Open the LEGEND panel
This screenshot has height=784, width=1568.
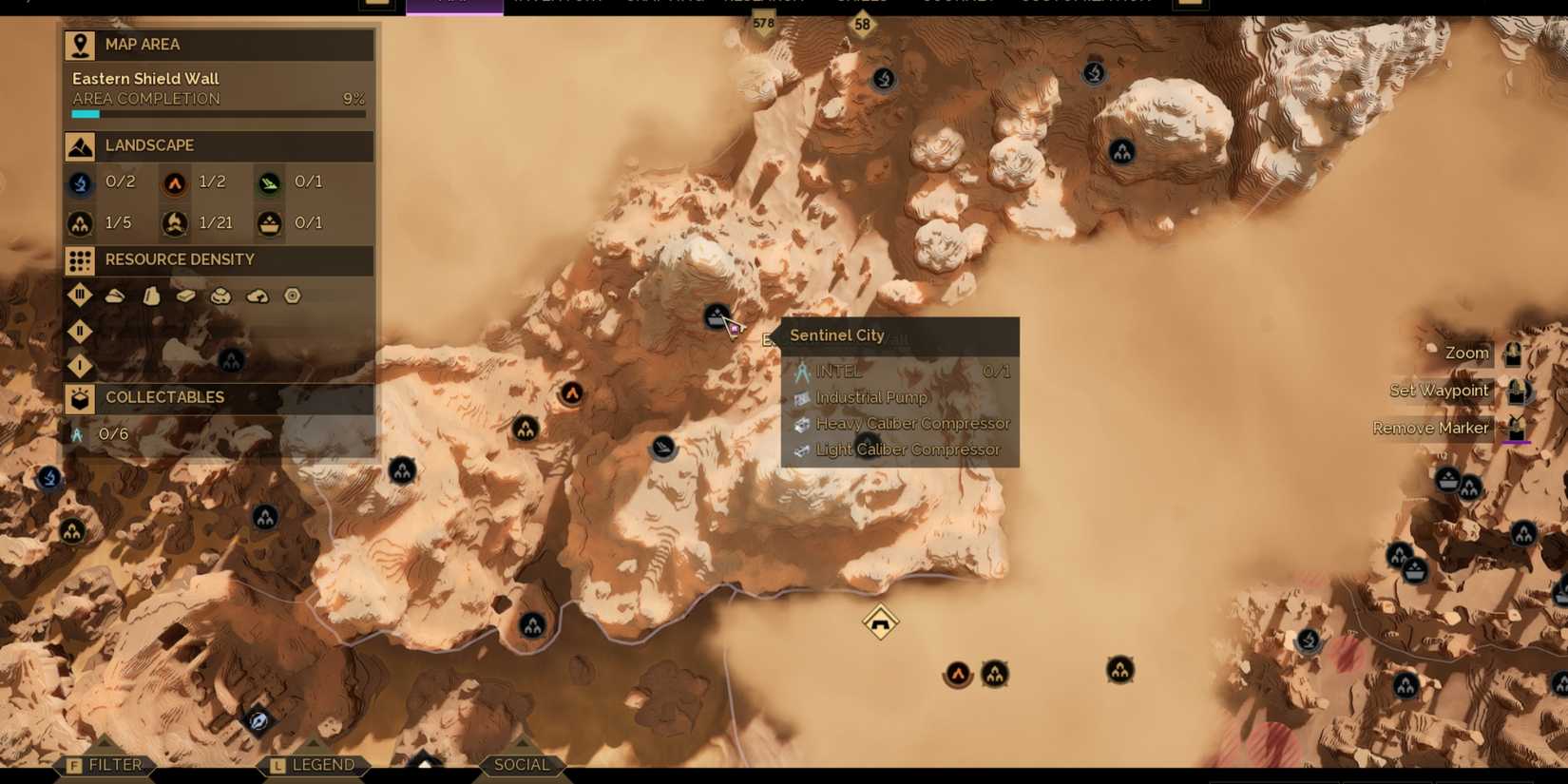(323, 764)
